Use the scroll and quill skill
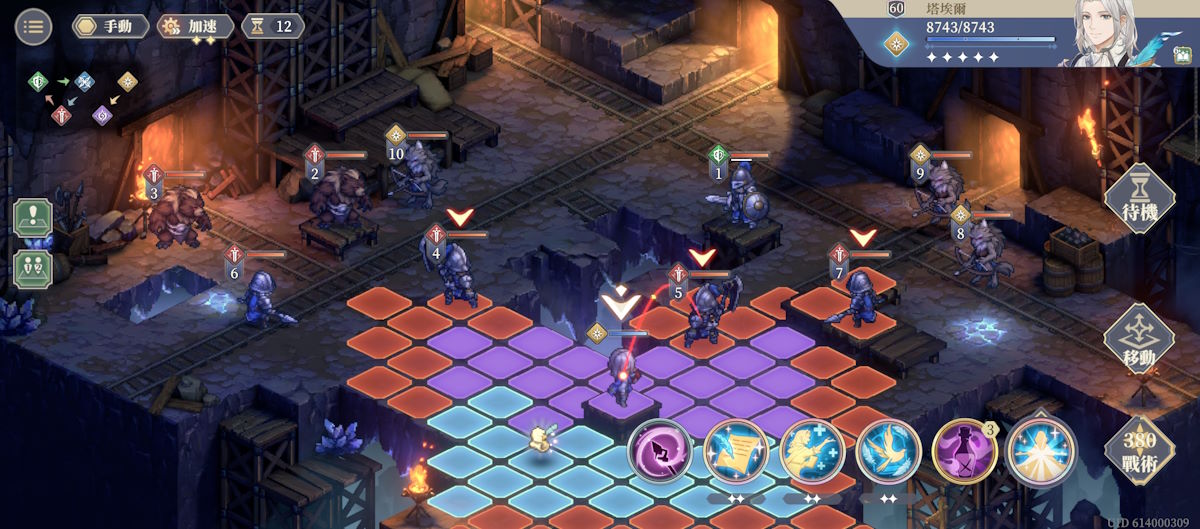 (736, 452)
